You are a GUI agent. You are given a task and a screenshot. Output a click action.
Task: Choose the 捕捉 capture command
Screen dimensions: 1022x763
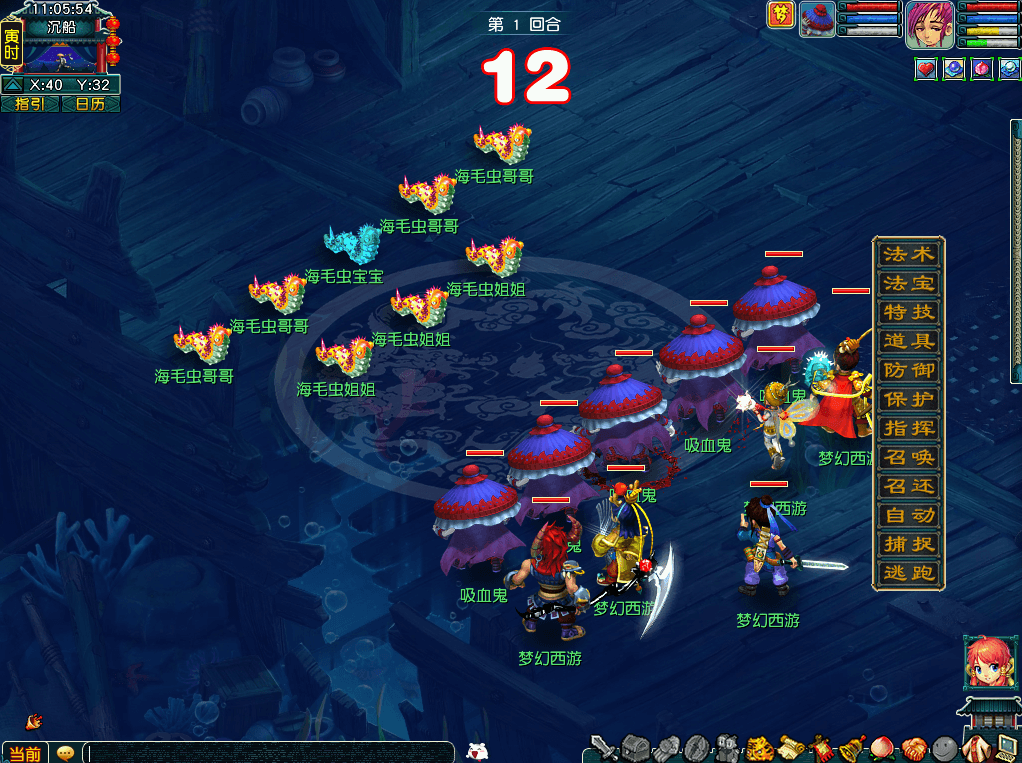(x=908, y=545)
